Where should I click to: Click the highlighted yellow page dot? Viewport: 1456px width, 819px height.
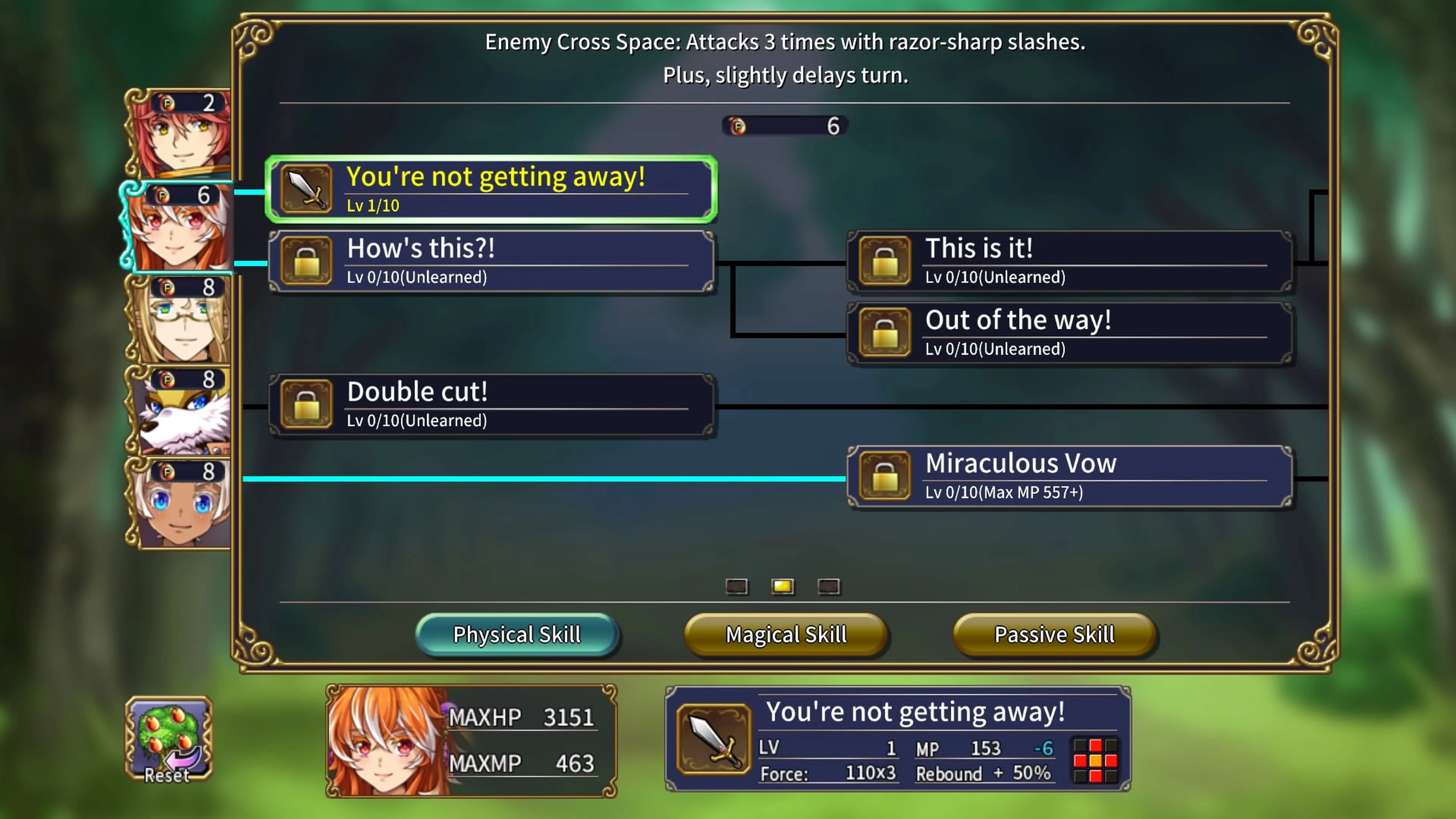[x=782, y=587]
